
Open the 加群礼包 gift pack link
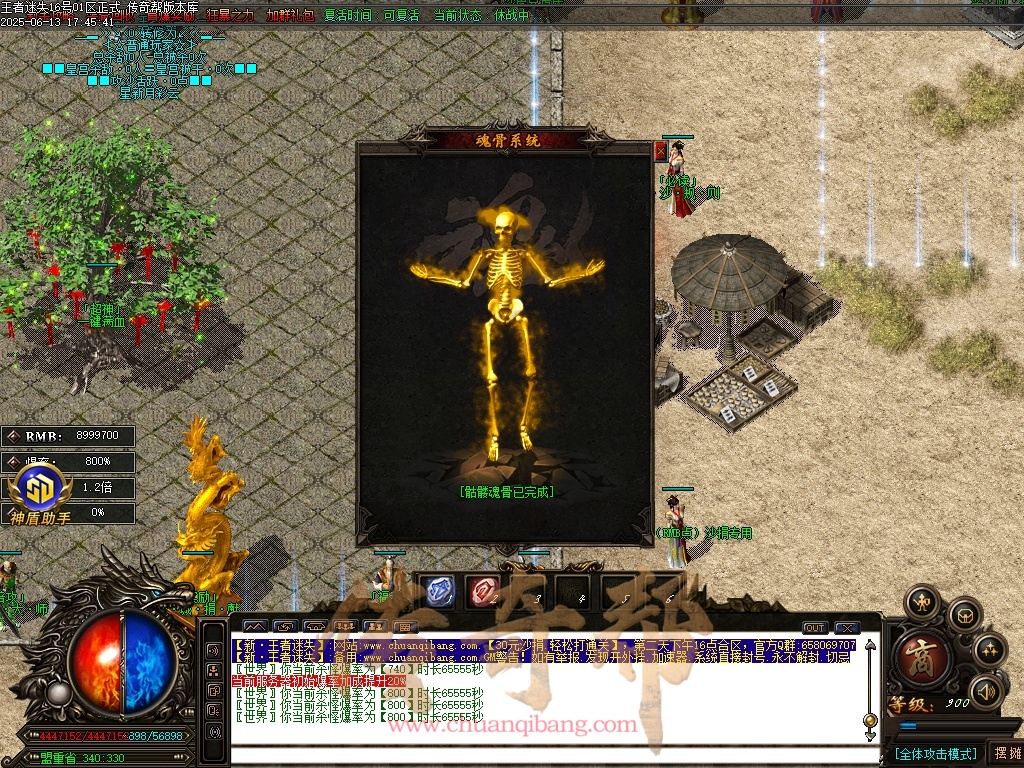click(x=290, y=16)
